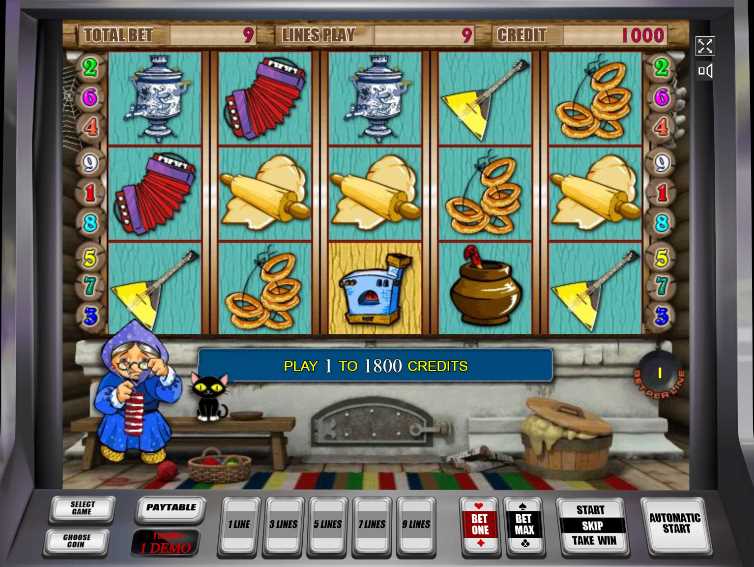
Task: Place the Bet Max wager
Action: pos(523,524)
